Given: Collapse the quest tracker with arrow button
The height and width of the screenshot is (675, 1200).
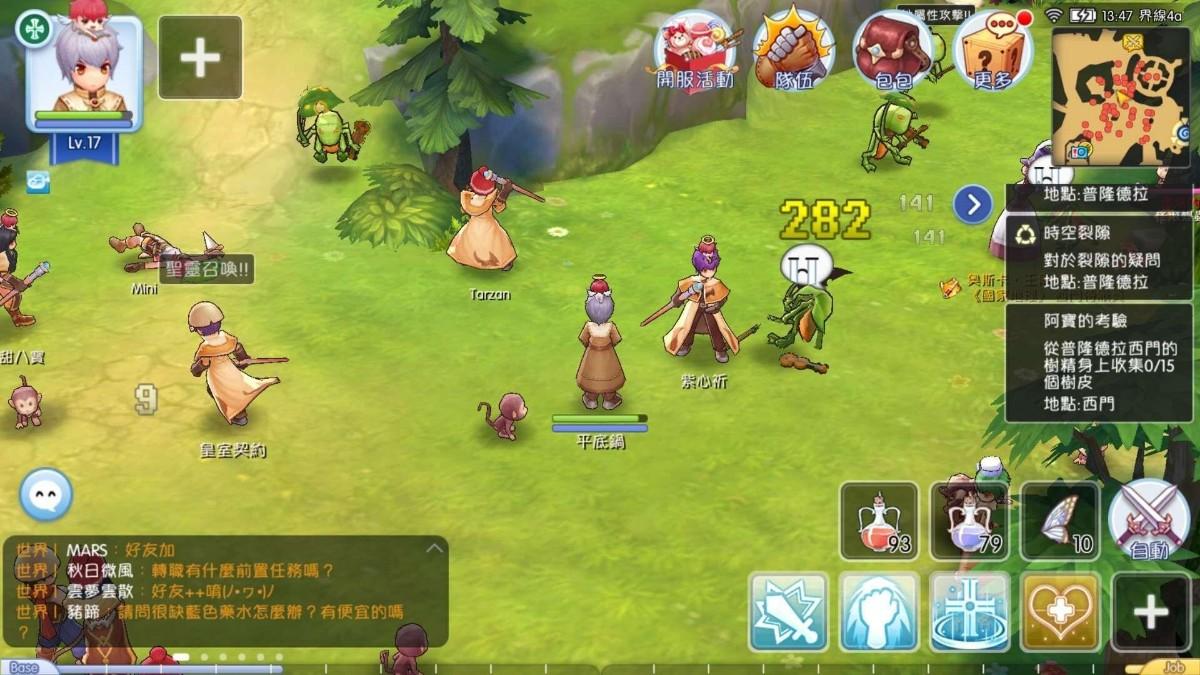Looking at the screenshot, I should [972, 204].
